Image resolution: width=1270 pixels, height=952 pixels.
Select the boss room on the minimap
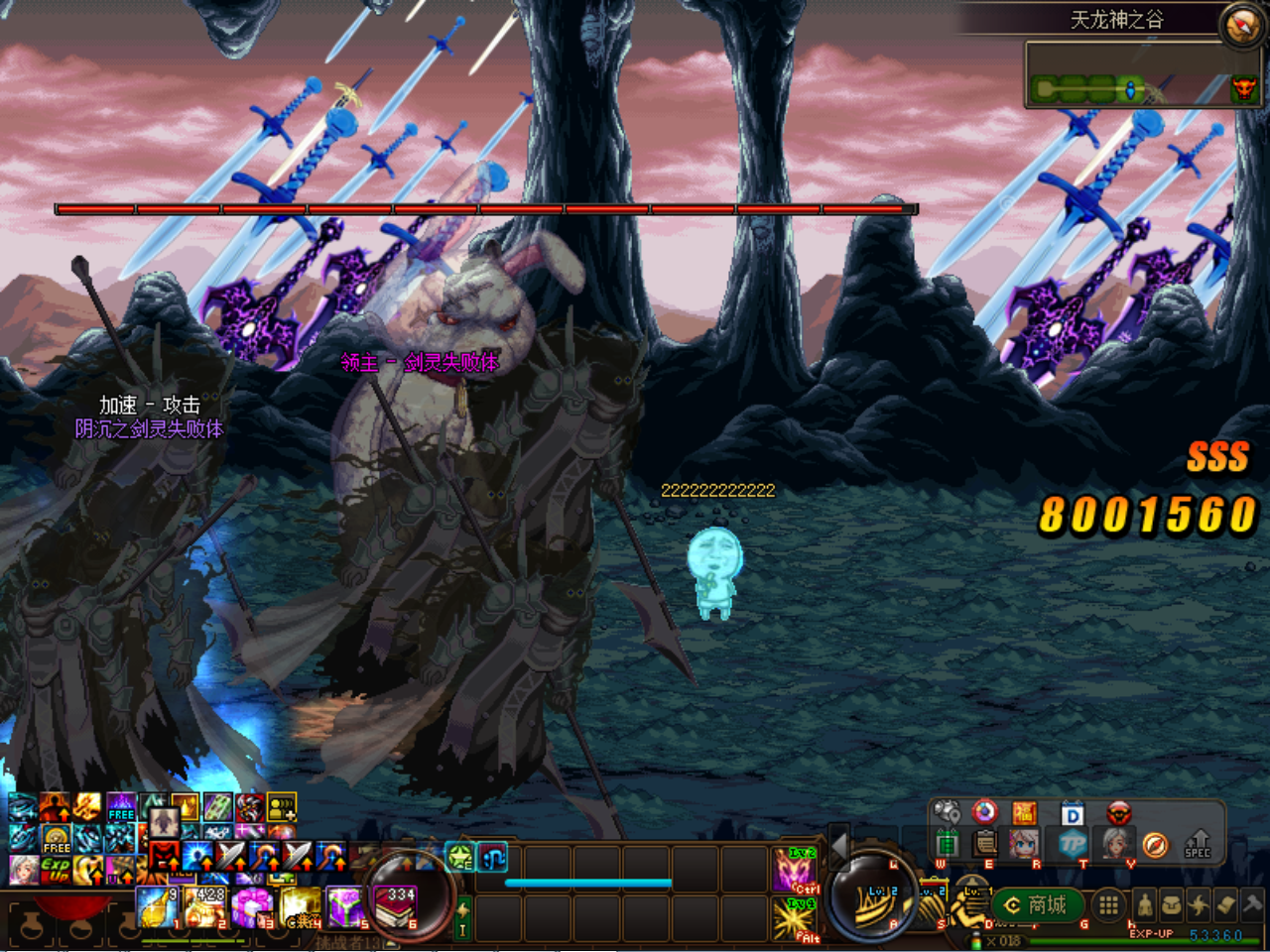coord(1243,90)
